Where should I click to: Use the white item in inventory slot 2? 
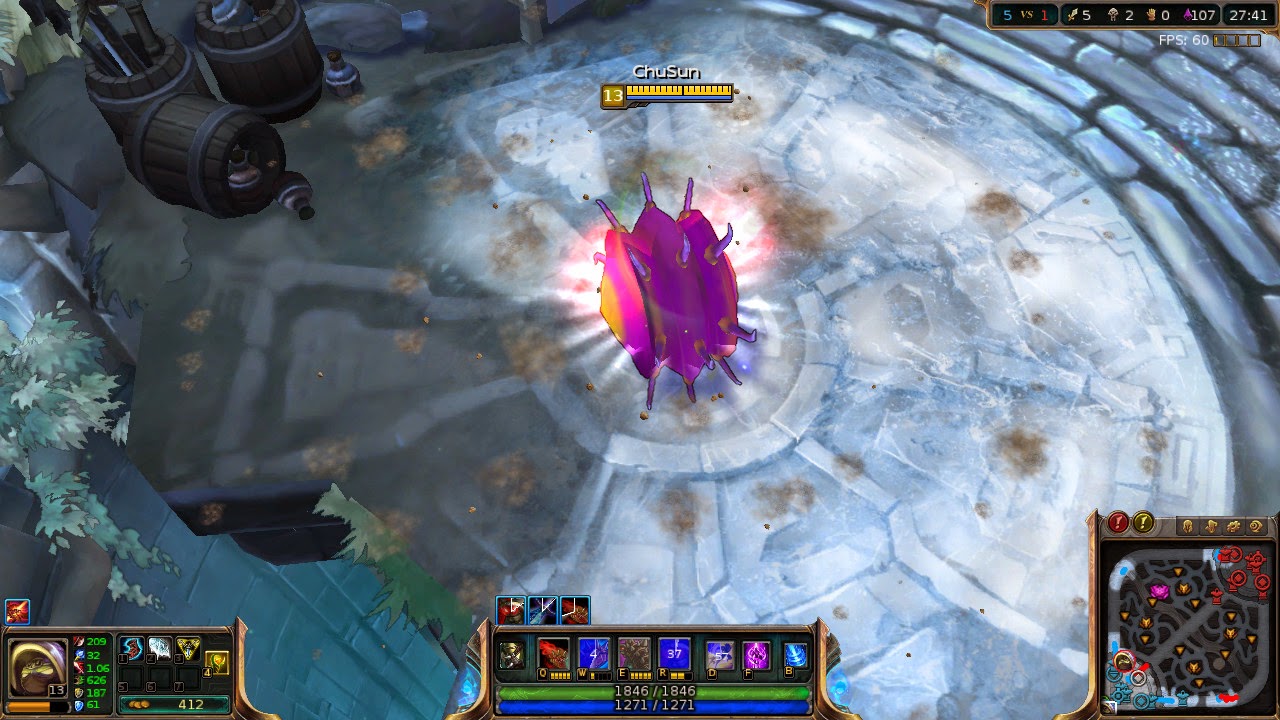pyautogui.click(x=160, y=649)
